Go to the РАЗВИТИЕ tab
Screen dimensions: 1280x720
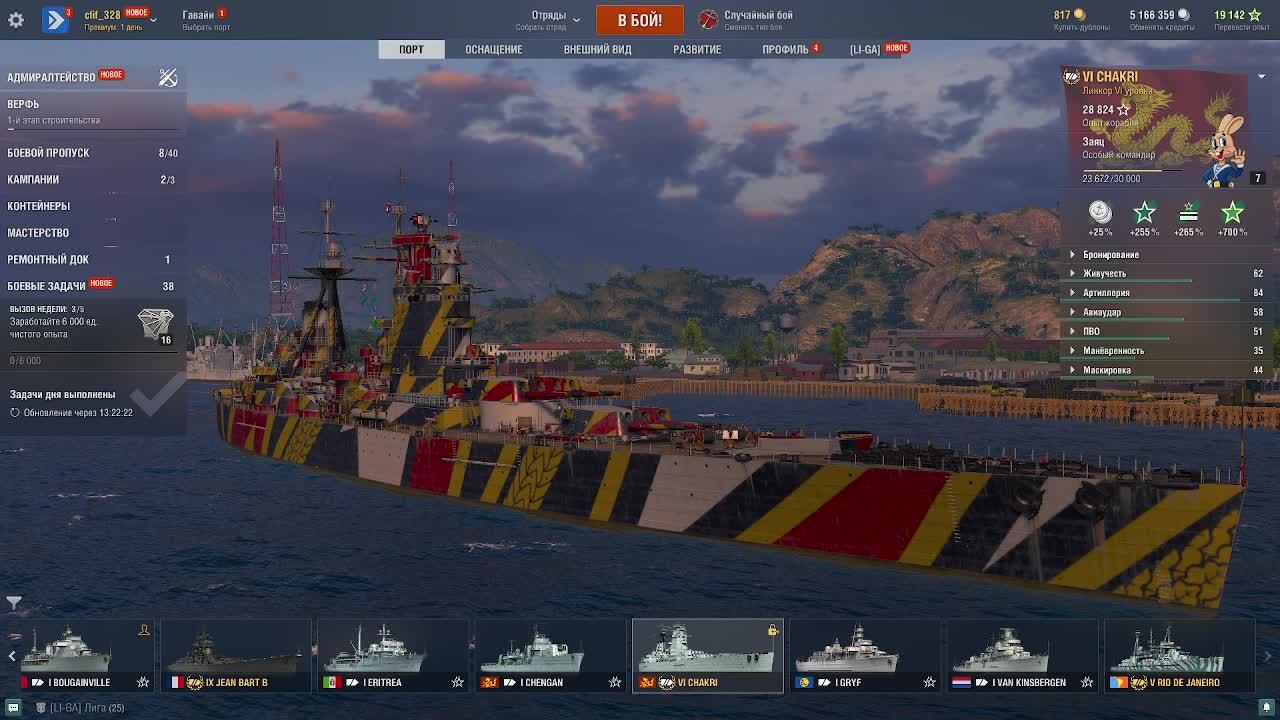(697, 49)
